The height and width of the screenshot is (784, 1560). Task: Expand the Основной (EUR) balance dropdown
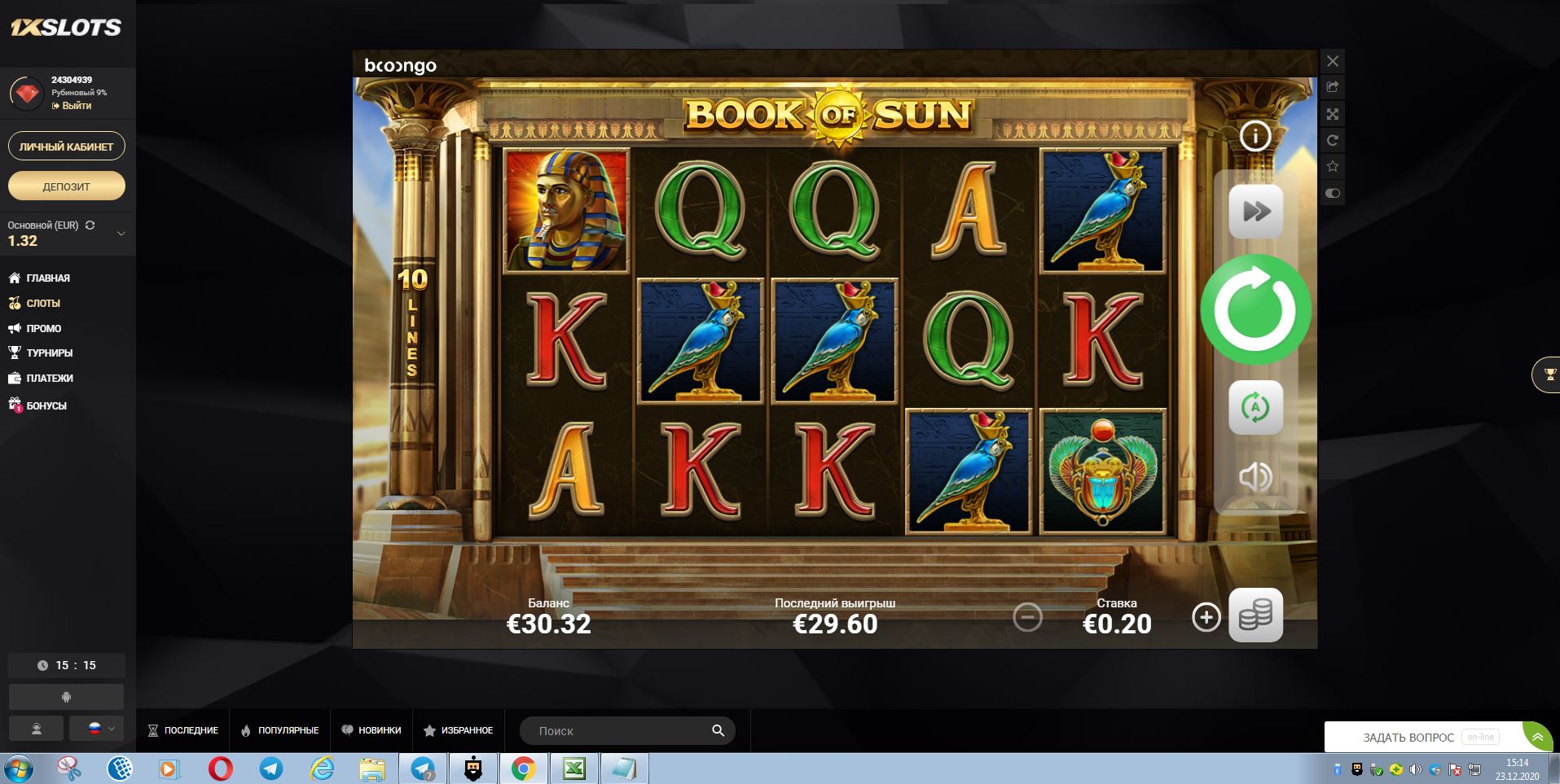[121, 234]
